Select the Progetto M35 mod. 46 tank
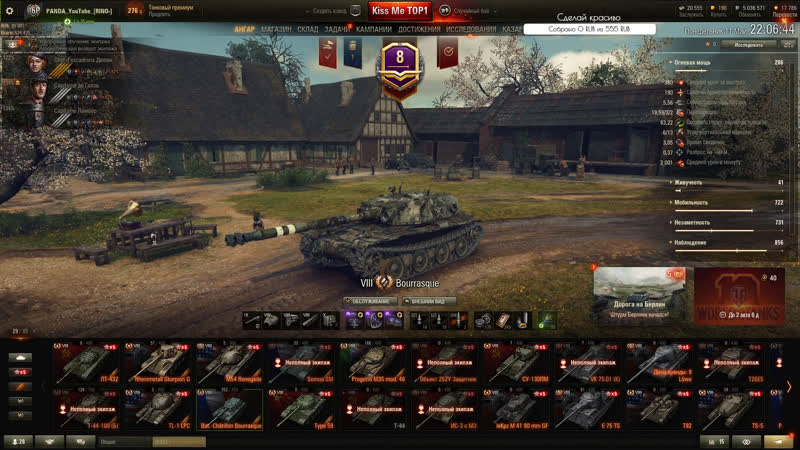Viewport: 800px width, 450px height. point(372,364)
